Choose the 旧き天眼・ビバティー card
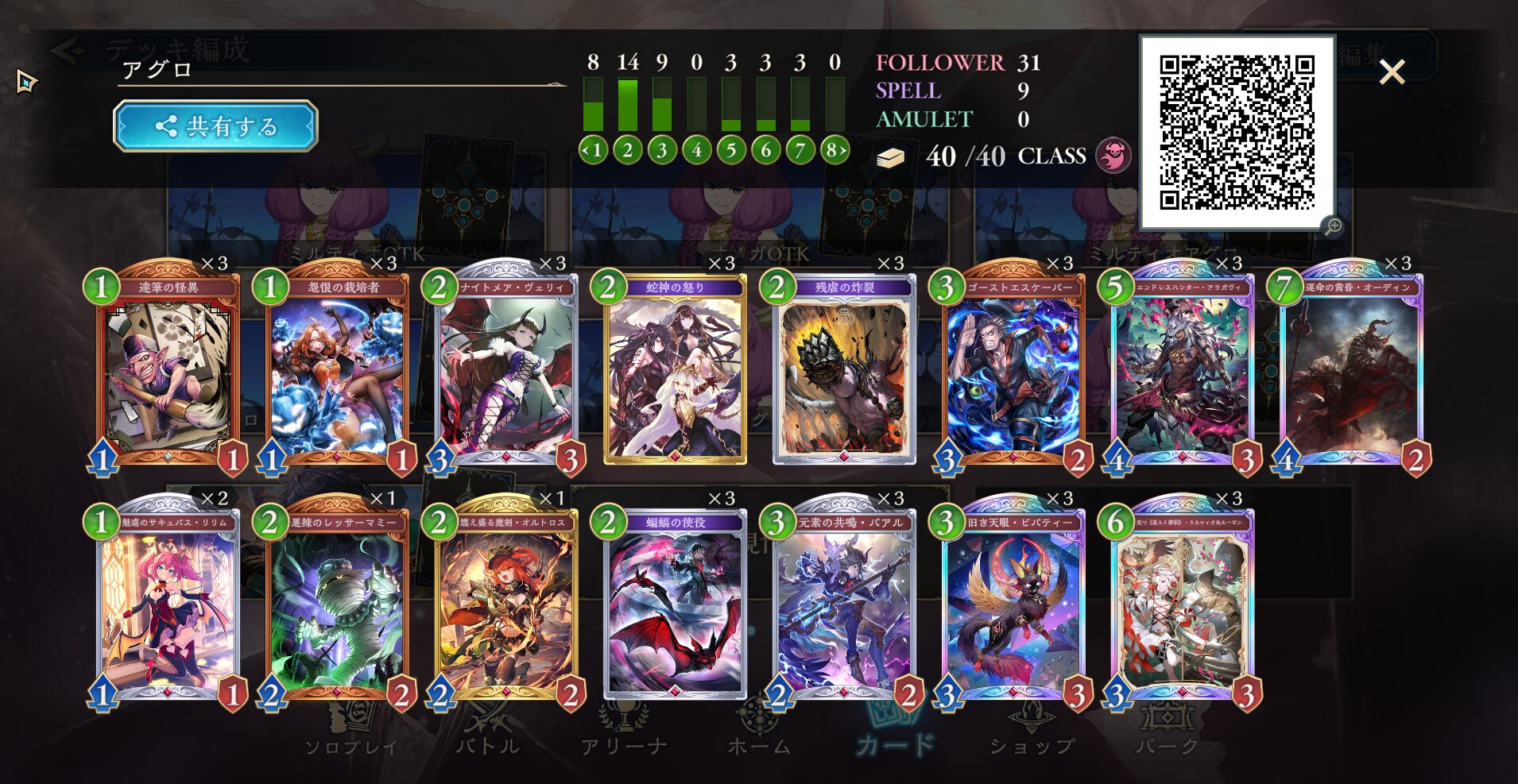The image size is (1518, 784). [1014, 605]
